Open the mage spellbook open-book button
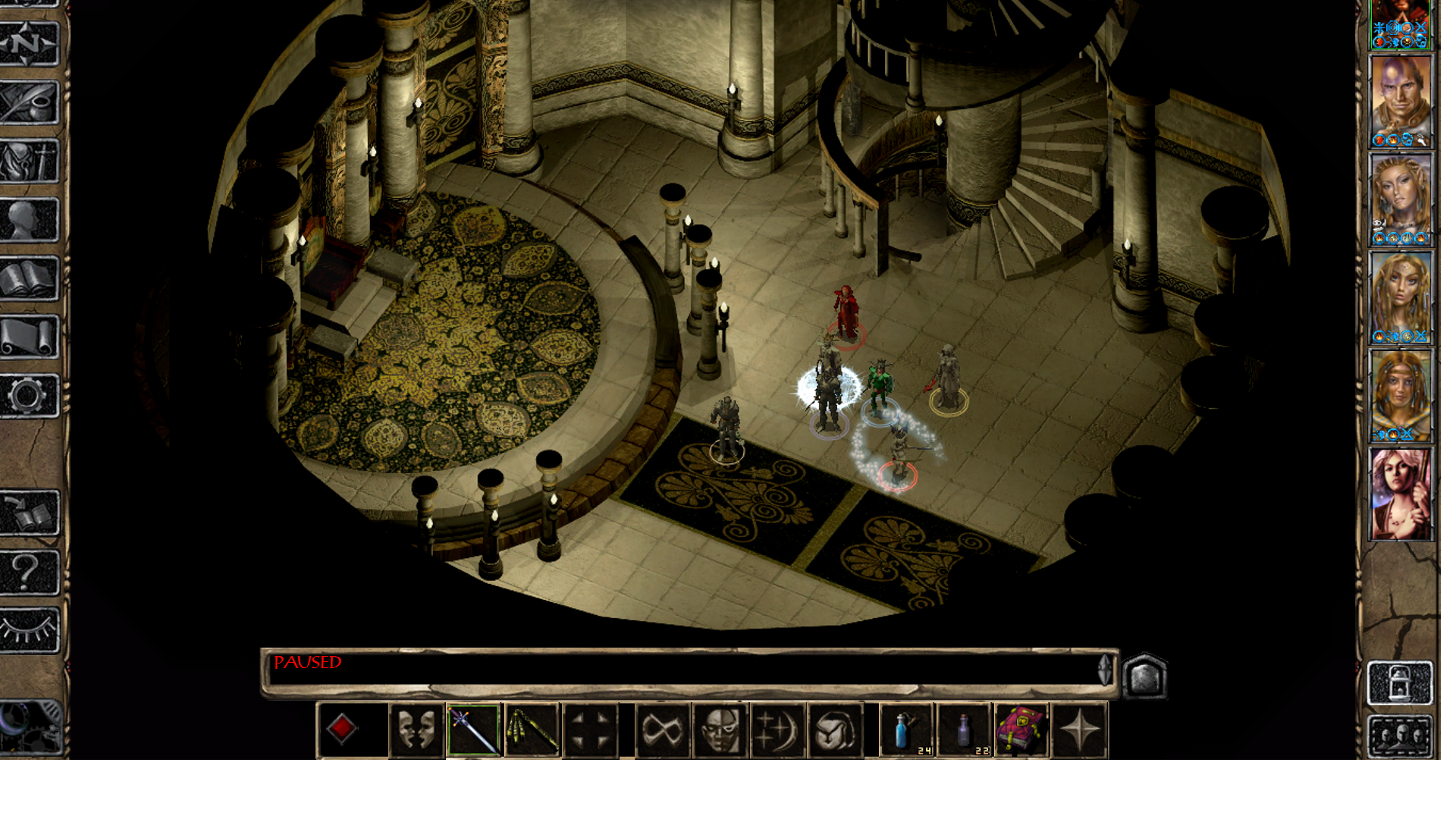1456x819 pixels. pos(30,278)
